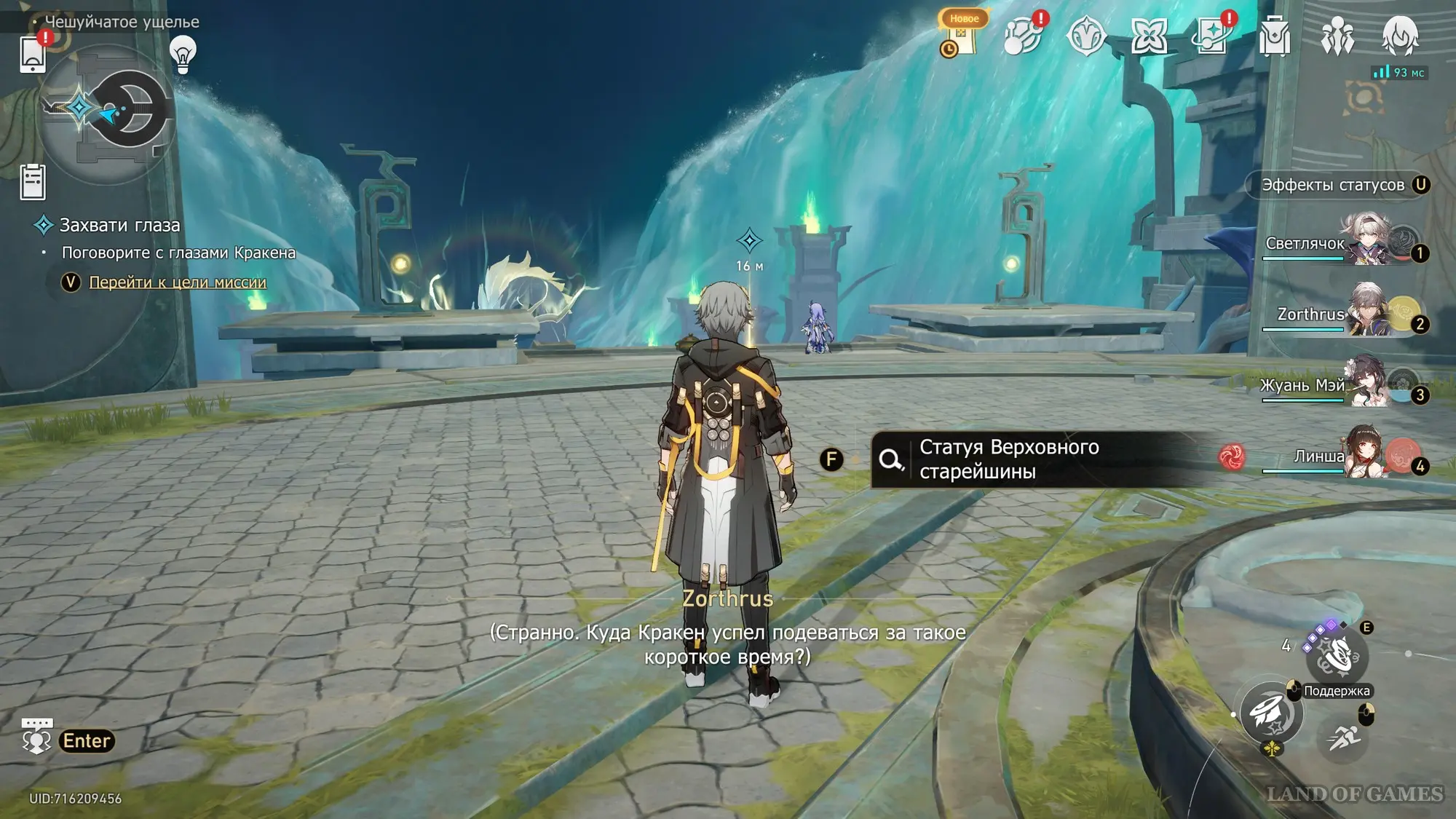Open the mission log clipboard icon
This screenshot has height=819, width=1456.
33,182
